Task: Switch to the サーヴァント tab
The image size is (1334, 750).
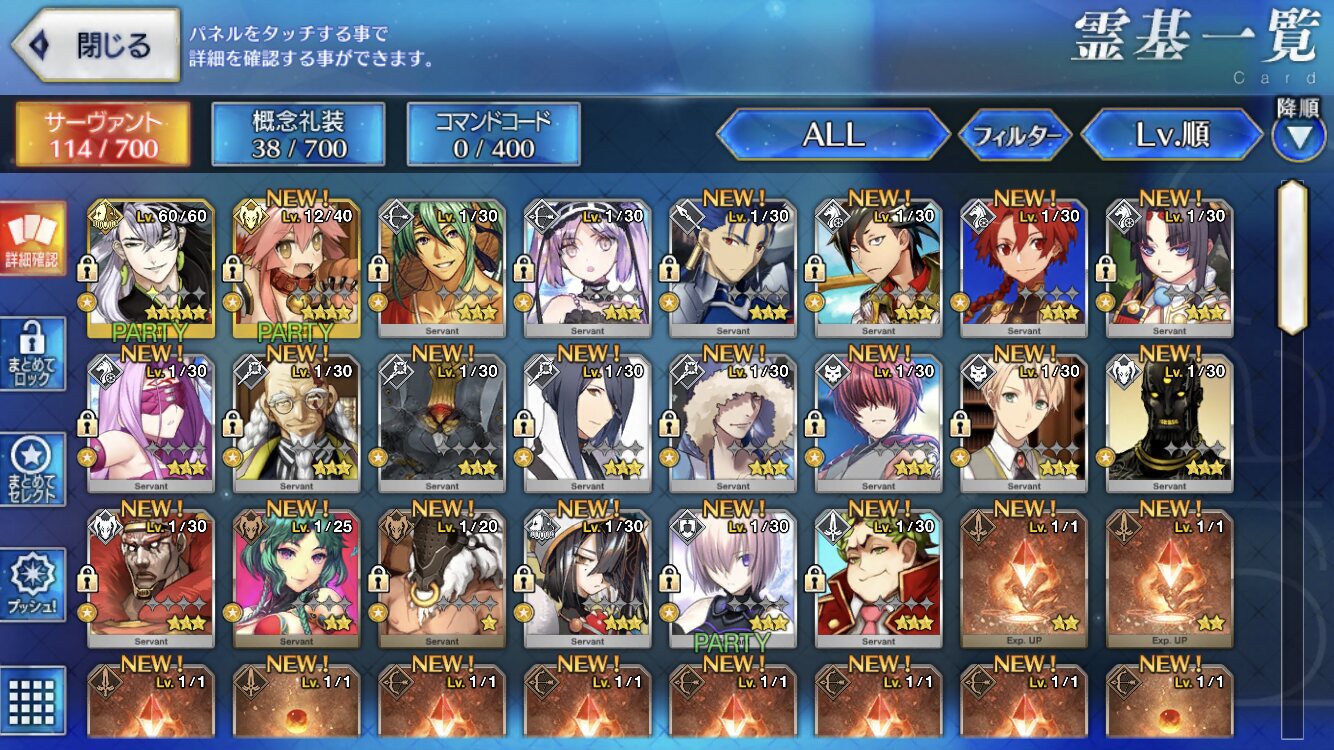Action: tap(102, 135)
